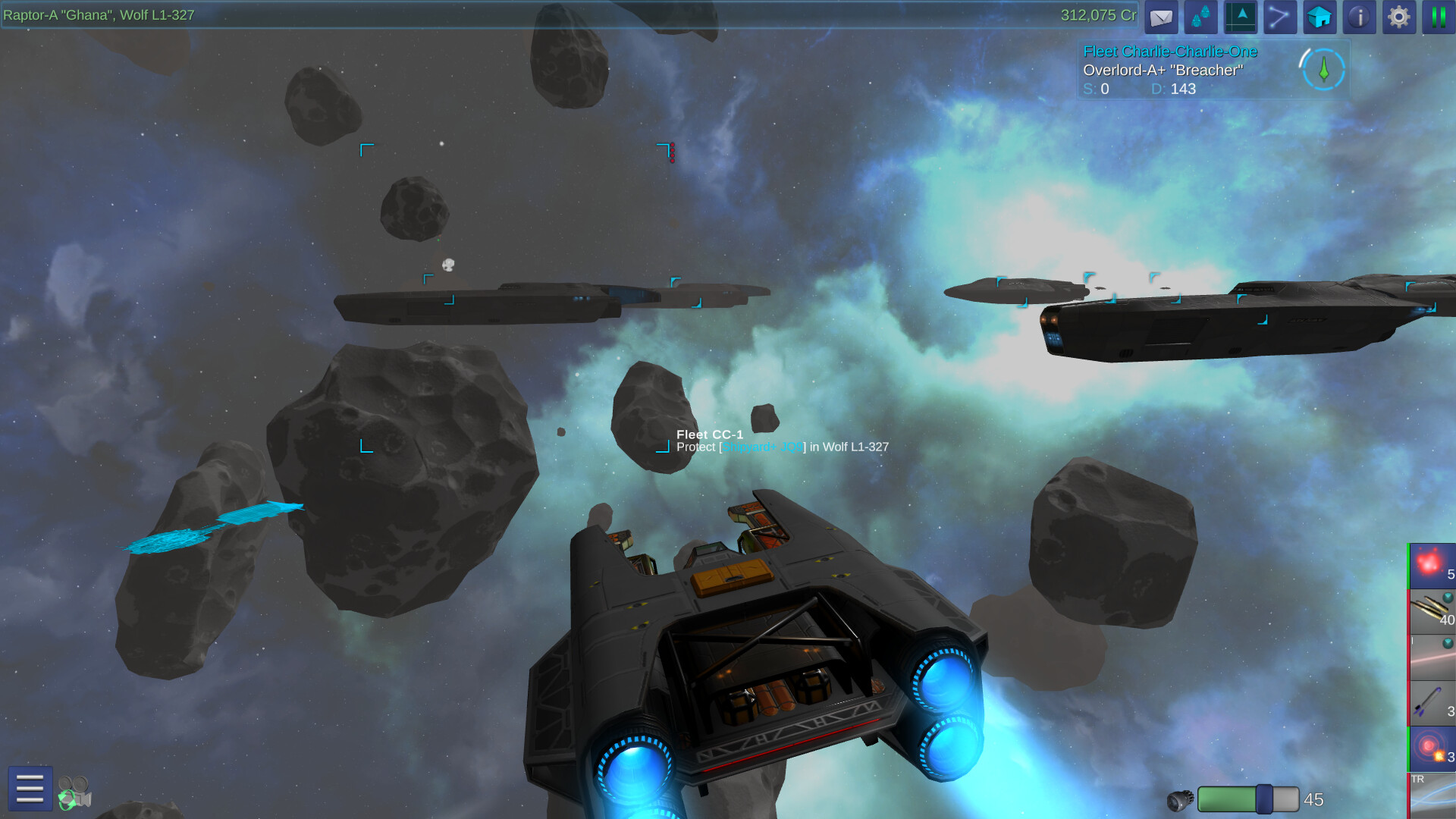Image resolution: width=1456 pixels, height=819 pixels.
Task: Toggle the red explosive weapon slot
Action: tap(1432, 565)
